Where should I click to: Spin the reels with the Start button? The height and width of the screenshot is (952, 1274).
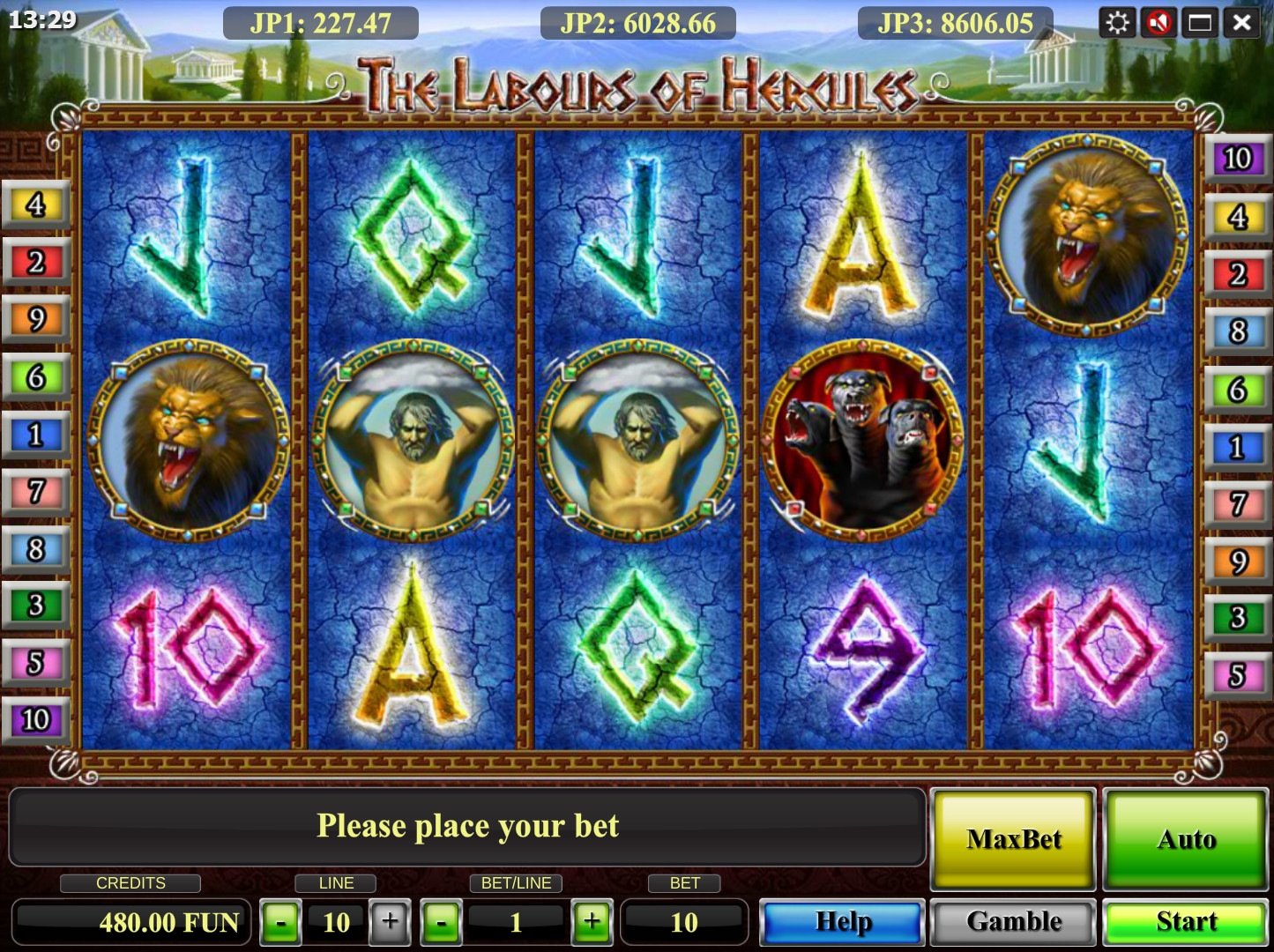pos(1186,922)
